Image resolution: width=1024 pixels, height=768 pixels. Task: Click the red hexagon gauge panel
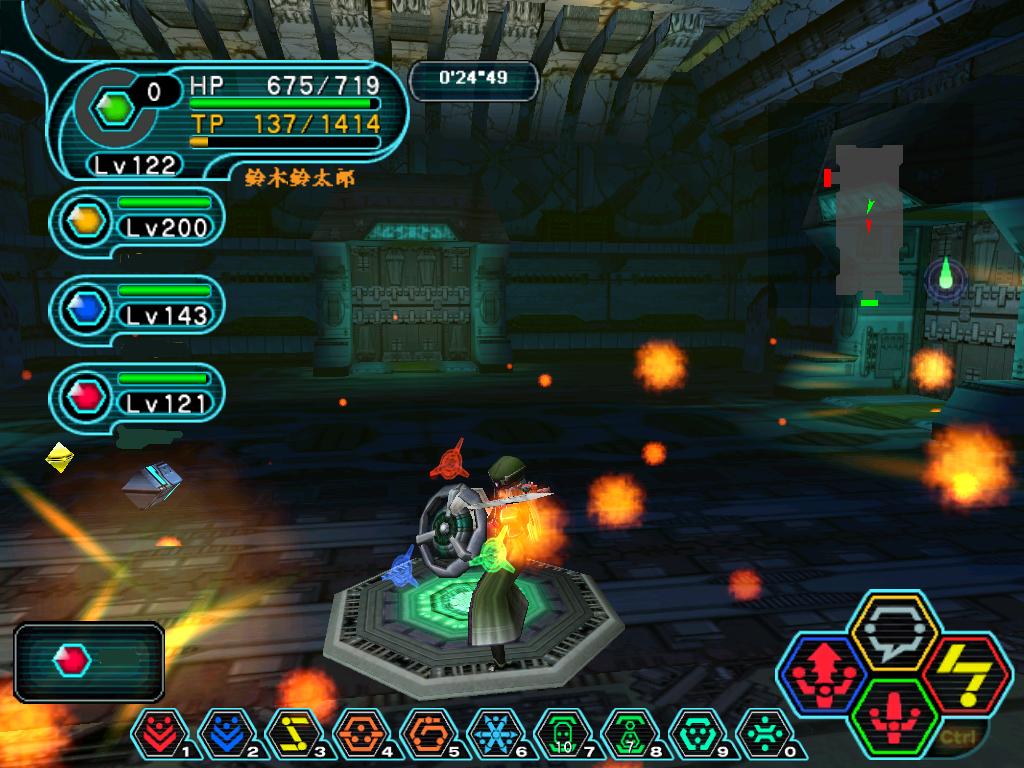coord(89,661)
